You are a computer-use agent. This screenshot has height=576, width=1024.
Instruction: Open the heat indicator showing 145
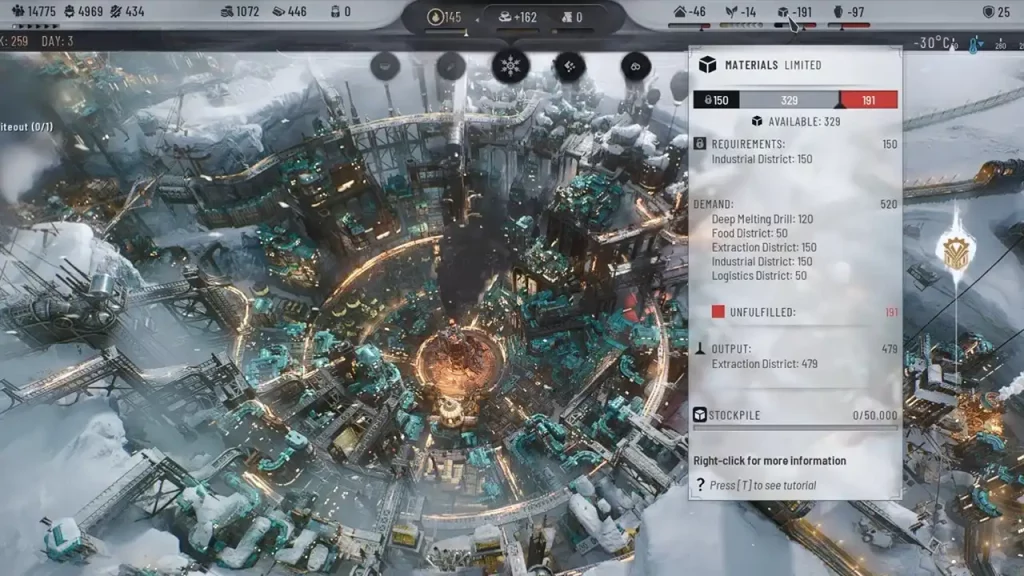click(445, 17)
